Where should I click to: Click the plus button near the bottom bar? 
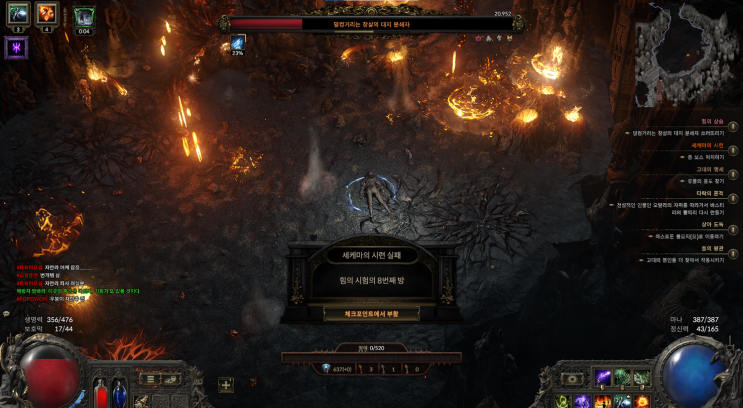pyautogui.click(x=226, y=385)
